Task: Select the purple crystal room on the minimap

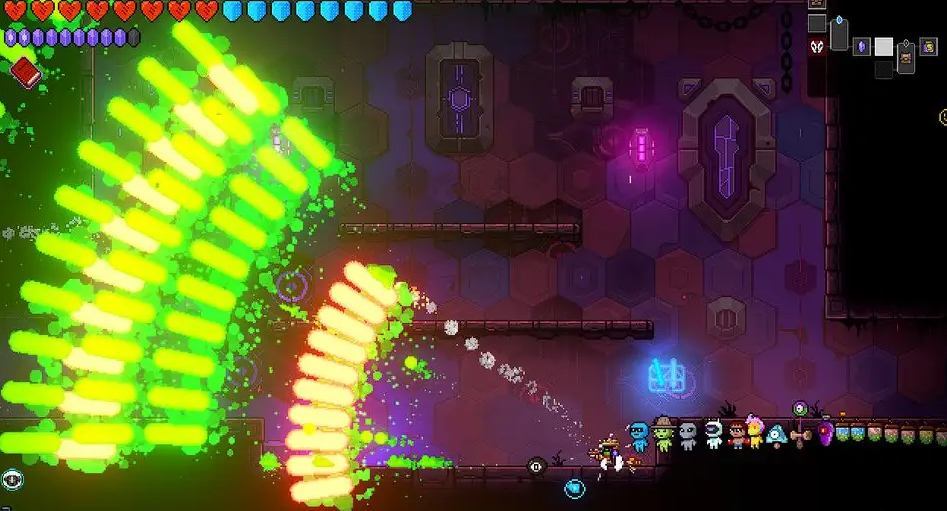Action: tap(860, 46)
